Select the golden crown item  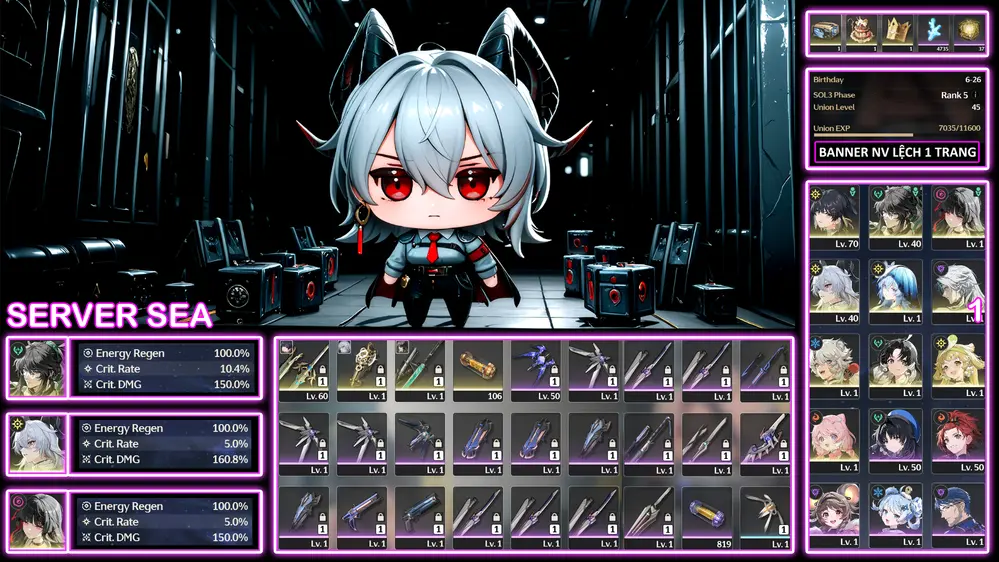coord(896,32)
